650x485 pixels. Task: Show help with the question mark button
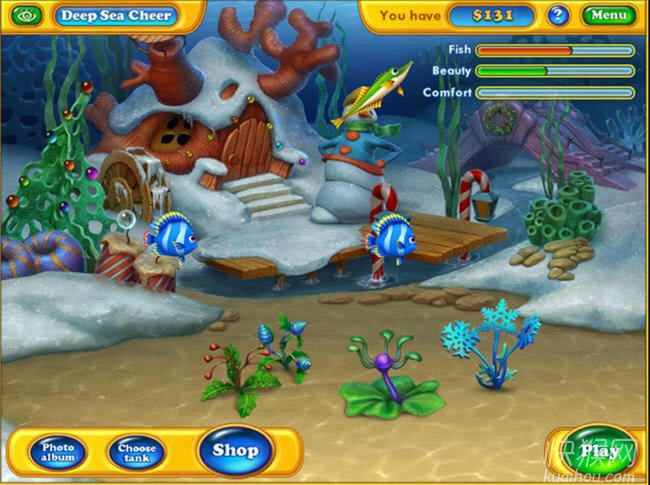[559, 15]
